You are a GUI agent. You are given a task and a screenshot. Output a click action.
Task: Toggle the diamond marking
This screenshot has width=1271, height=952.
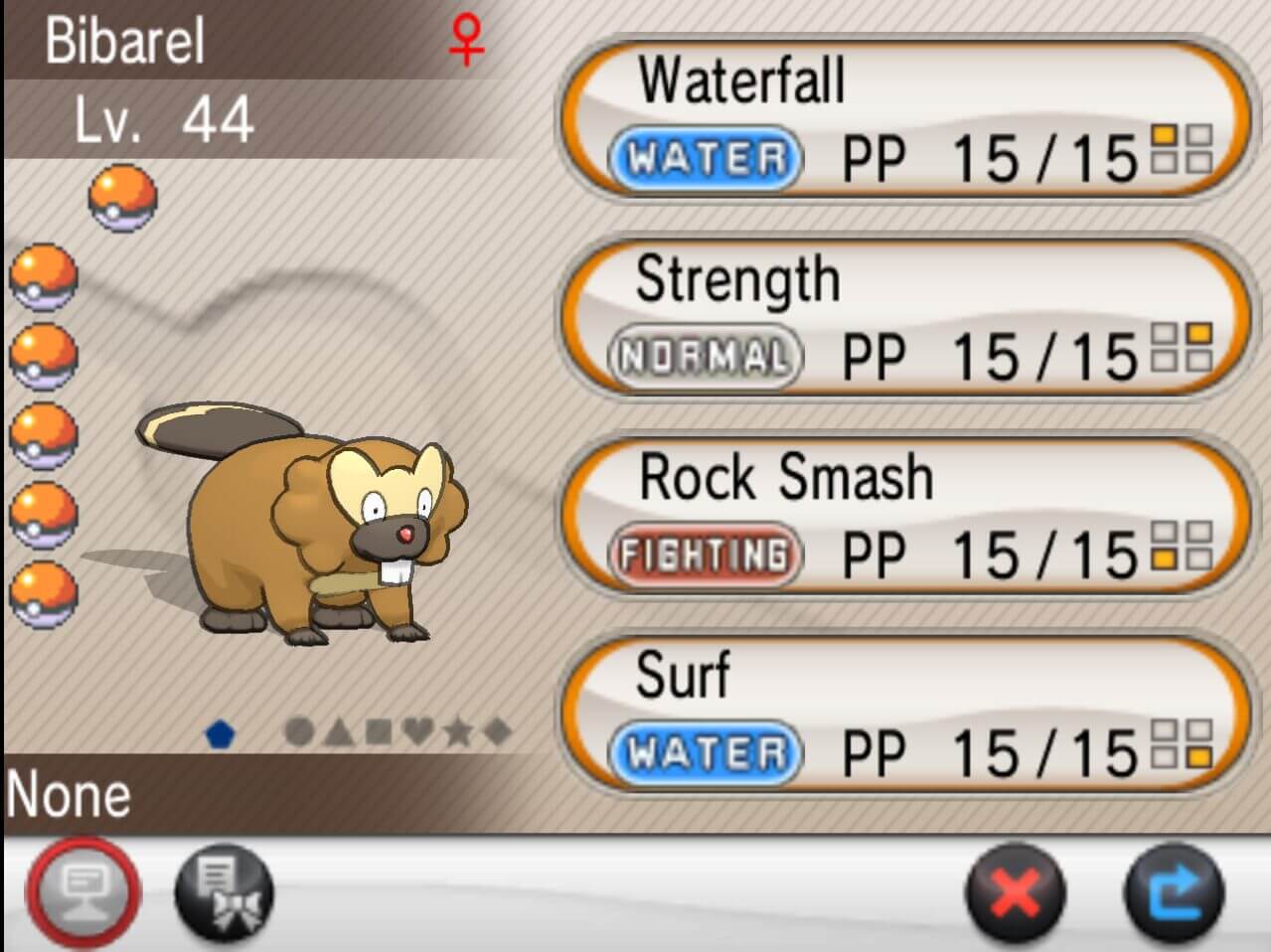click(497, 732)
